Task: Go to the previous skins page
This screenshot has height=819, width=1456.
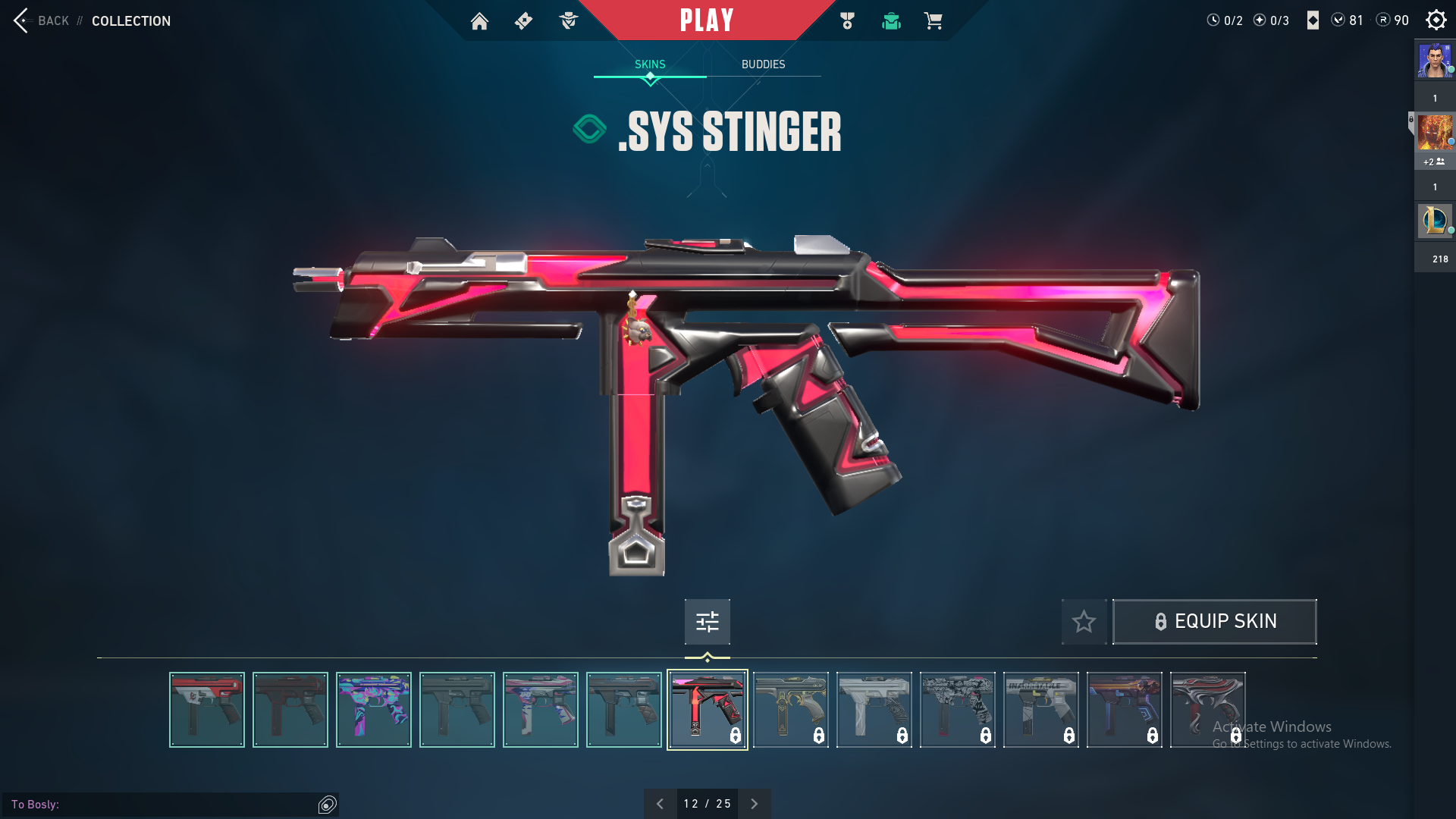Action: 660,804
